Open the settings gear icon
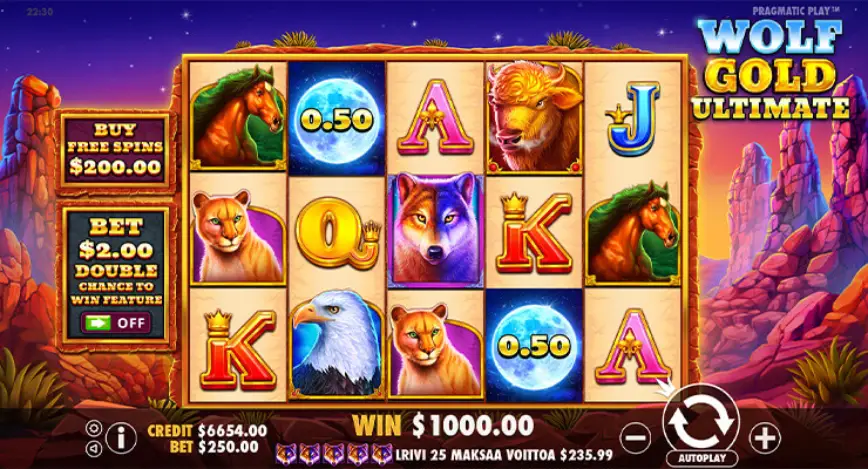868x469 pixels. click(x=94, y=427)
